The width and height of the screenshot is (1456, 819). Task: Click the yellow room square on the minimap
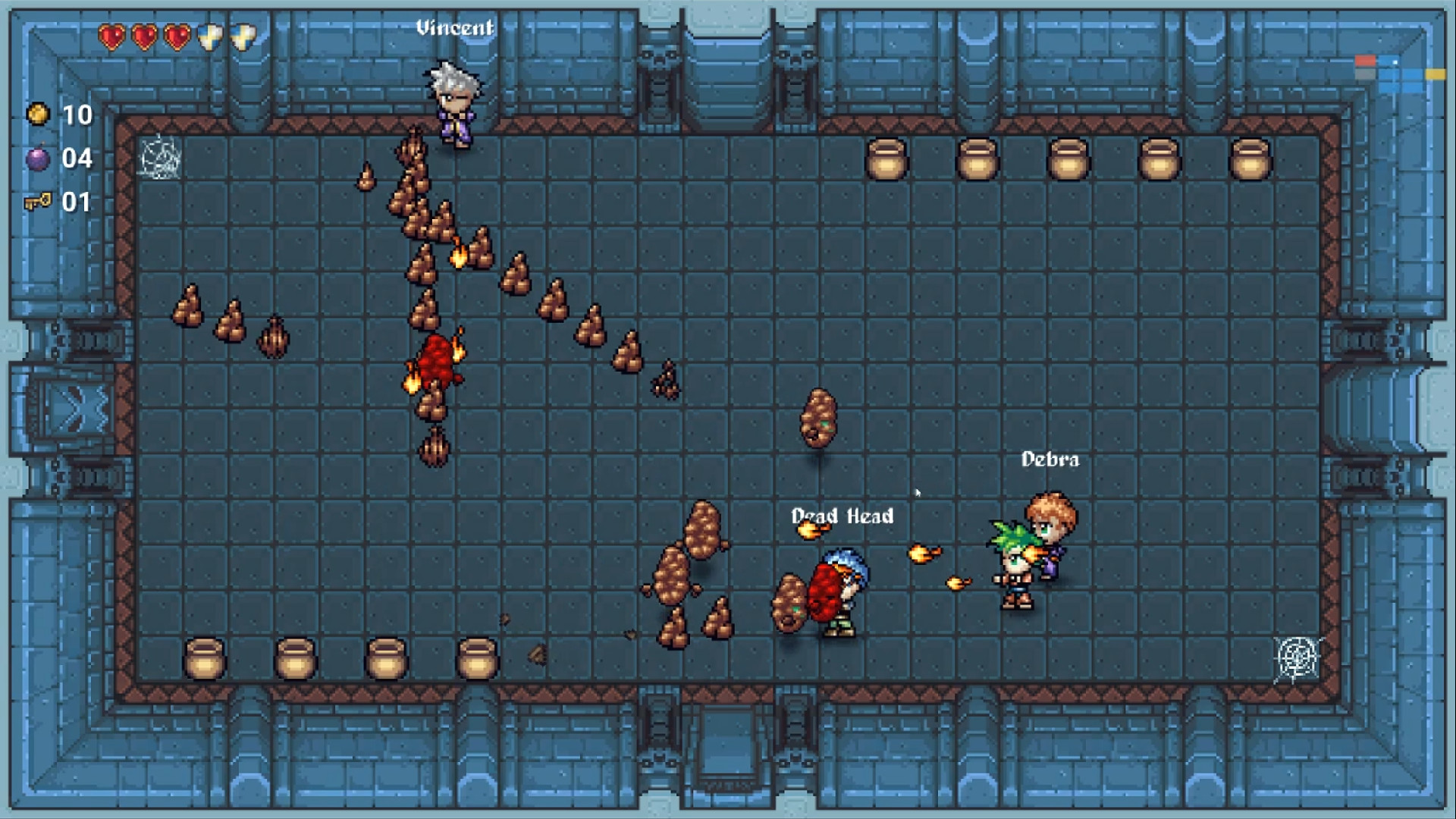pos(1435,74)
